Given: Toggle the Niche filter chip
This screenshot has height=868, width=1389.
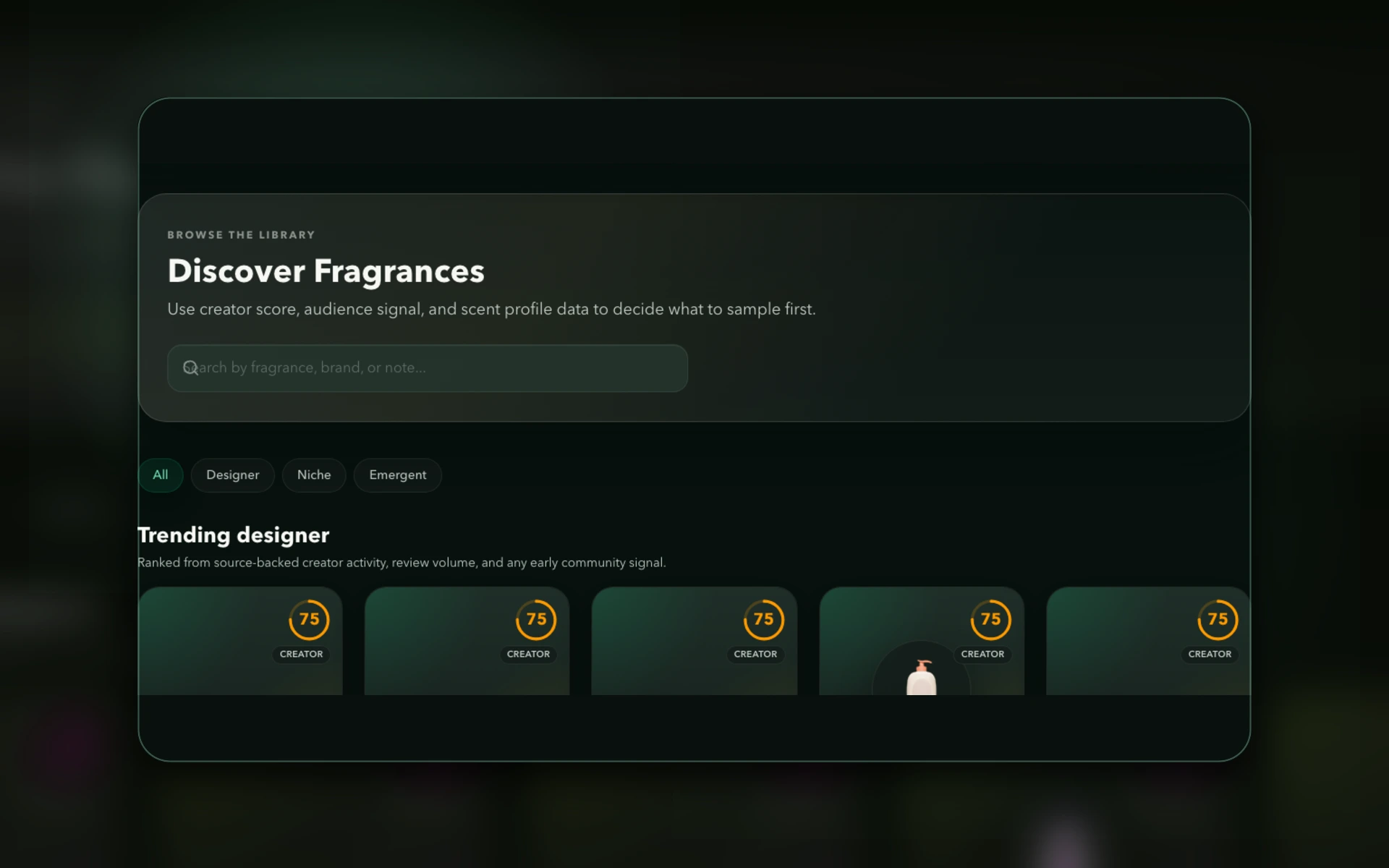Looking at the screenshot, I should (x=314, y=475).
